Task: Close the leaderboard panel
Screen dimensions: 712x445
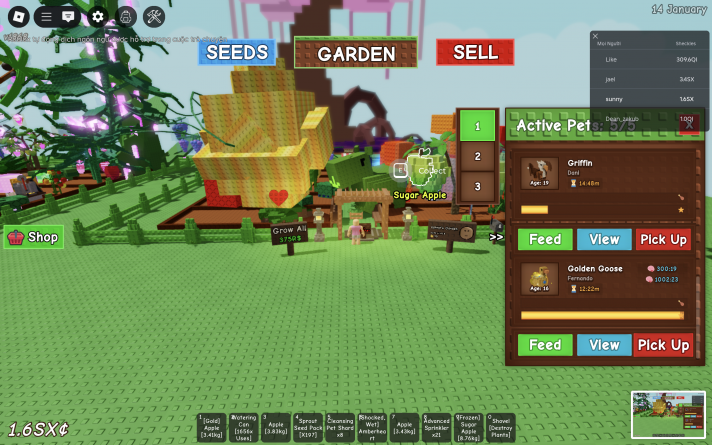Action: coord(596,36)
